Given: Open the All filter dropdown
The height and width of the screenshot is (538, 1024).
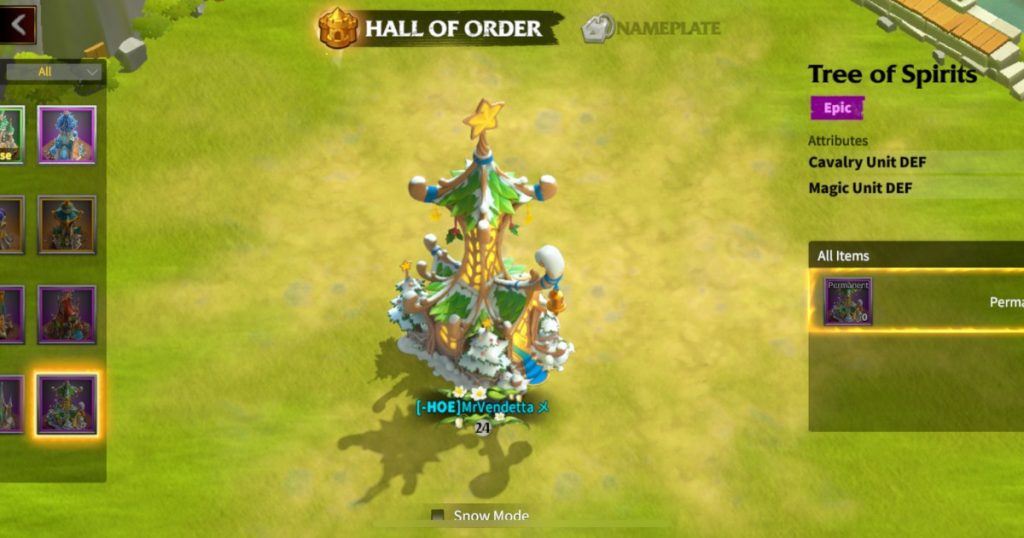Looking at the screenshot, I should point(53,72).
